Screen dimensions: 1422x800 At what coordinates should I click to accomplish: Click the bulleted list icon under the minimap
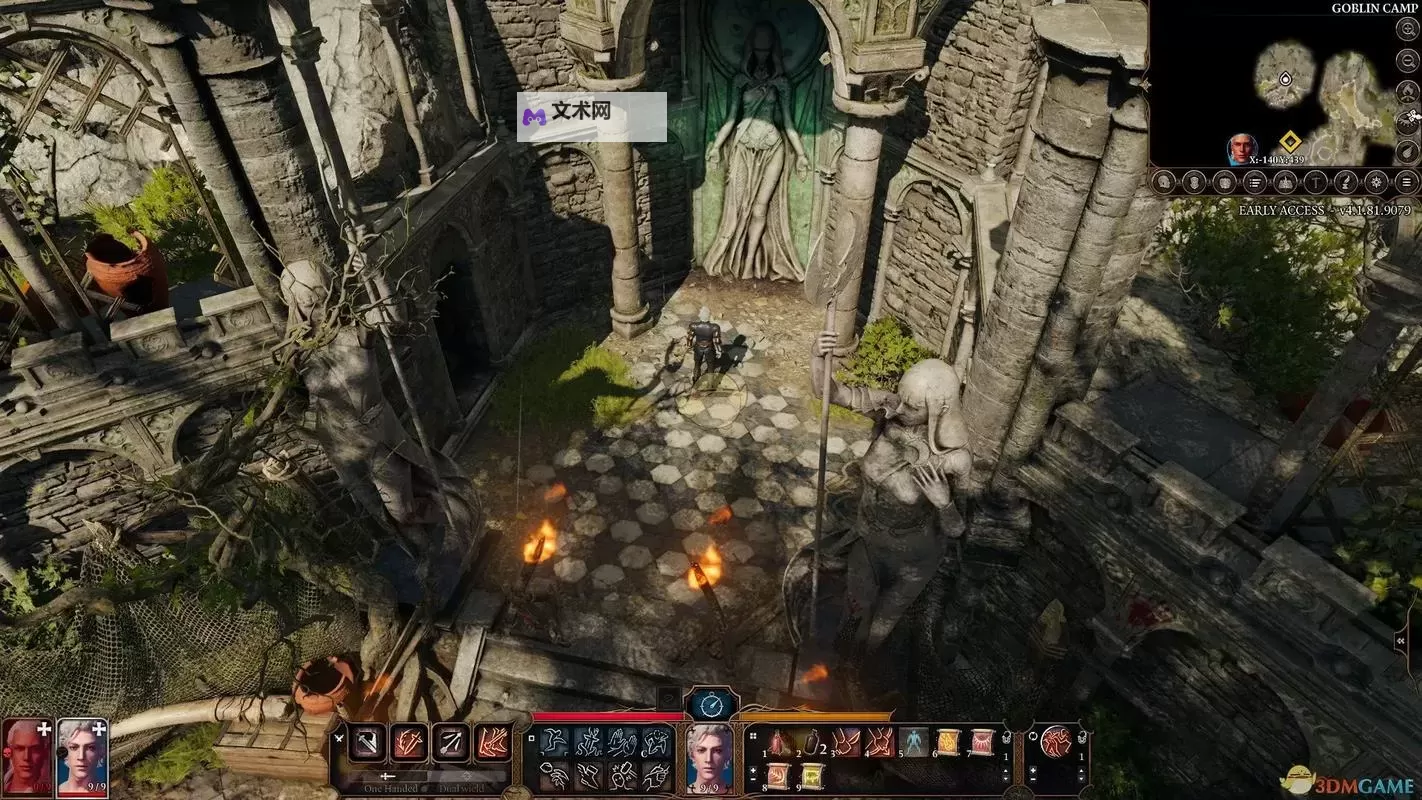tap(1254, 182)
